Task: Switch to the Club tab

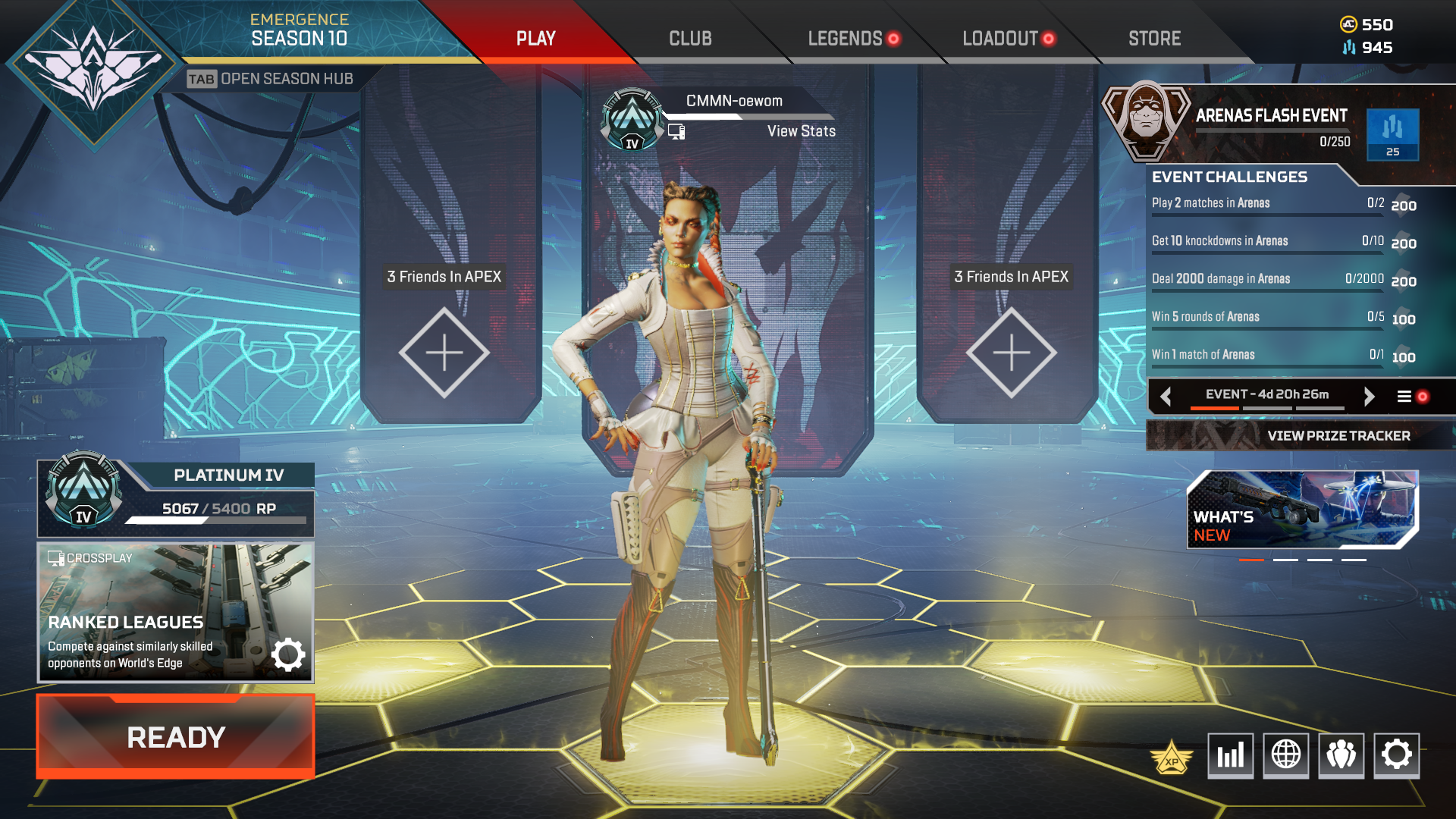Action: click(x=690, y=39)
